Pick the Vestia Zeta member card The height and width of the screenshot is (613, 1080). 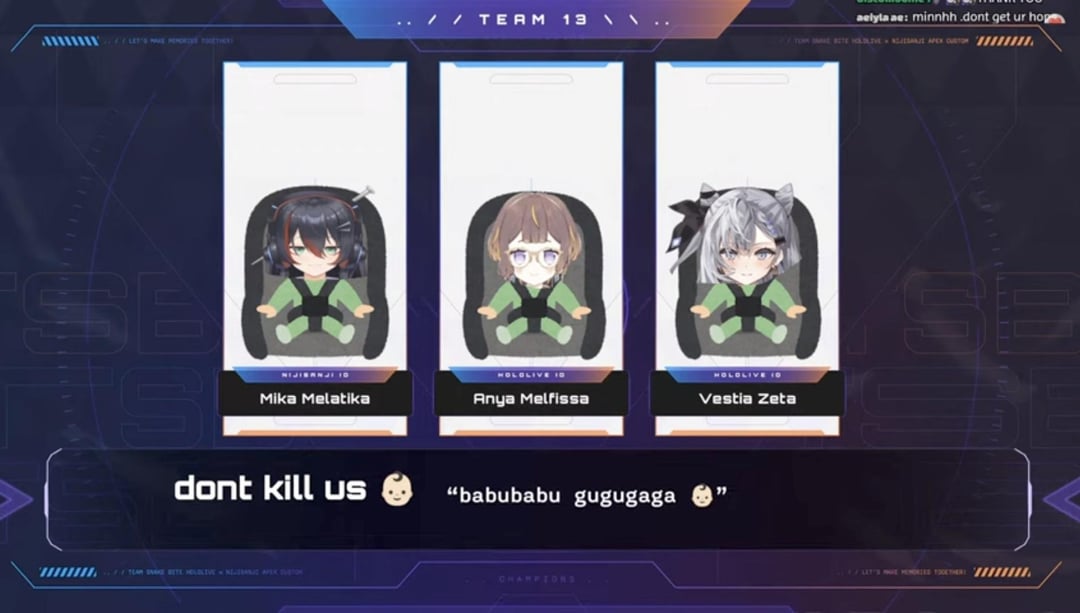pyautogui.click(x=747, y=250)
